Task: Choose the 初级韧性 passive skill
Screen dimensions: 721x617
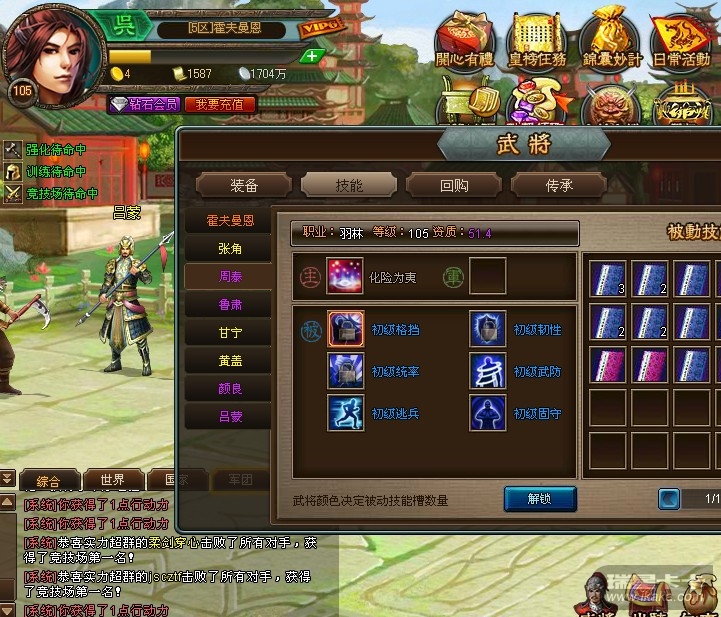Action: click(x=488, y=328)
